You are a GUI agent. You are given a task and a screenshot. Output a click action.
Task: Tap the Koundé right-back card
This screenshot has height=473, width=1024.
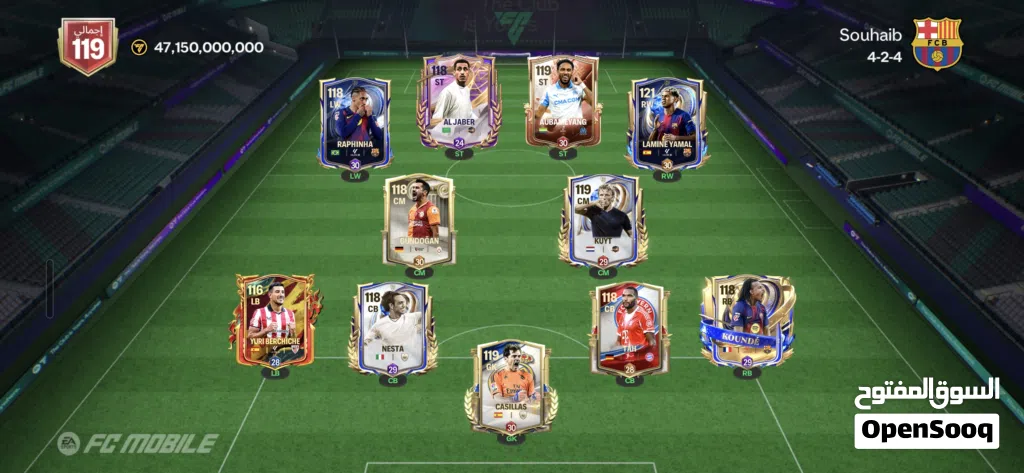(x=747, y=320)
